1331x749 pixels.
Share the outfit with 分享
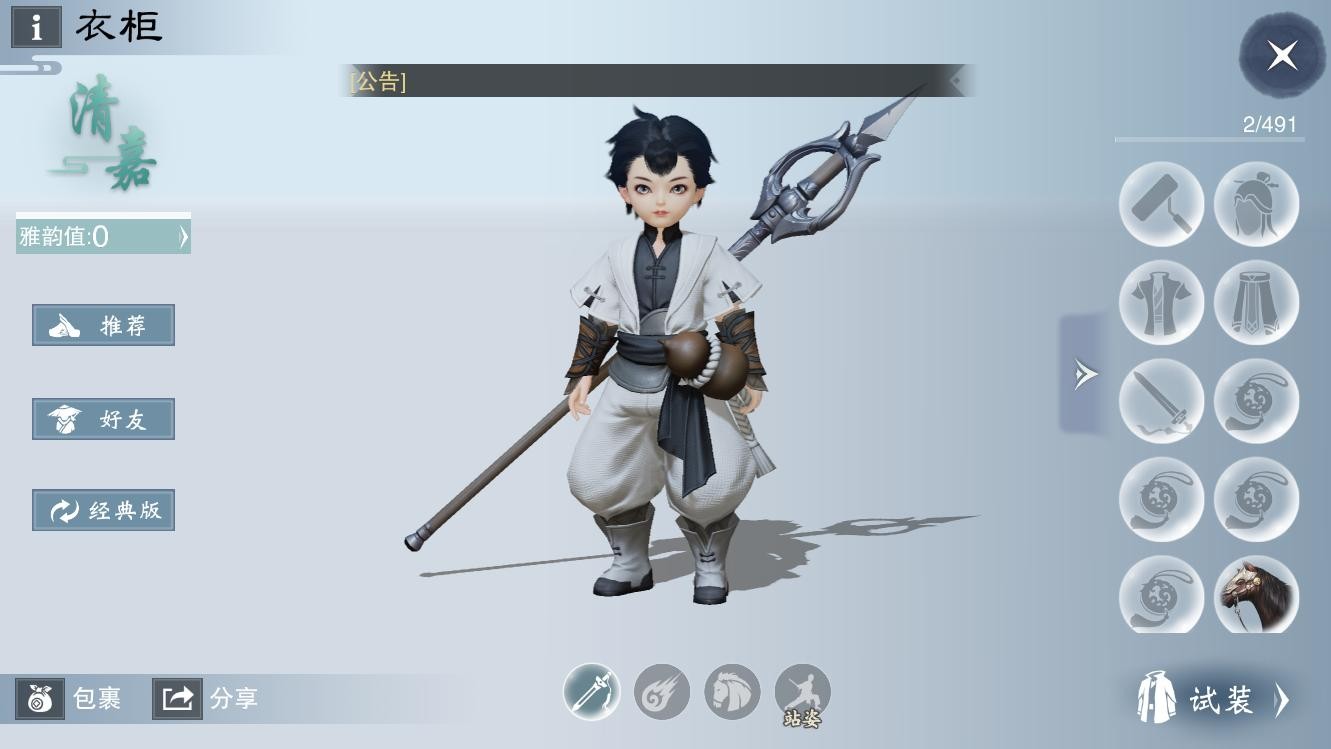207,698
